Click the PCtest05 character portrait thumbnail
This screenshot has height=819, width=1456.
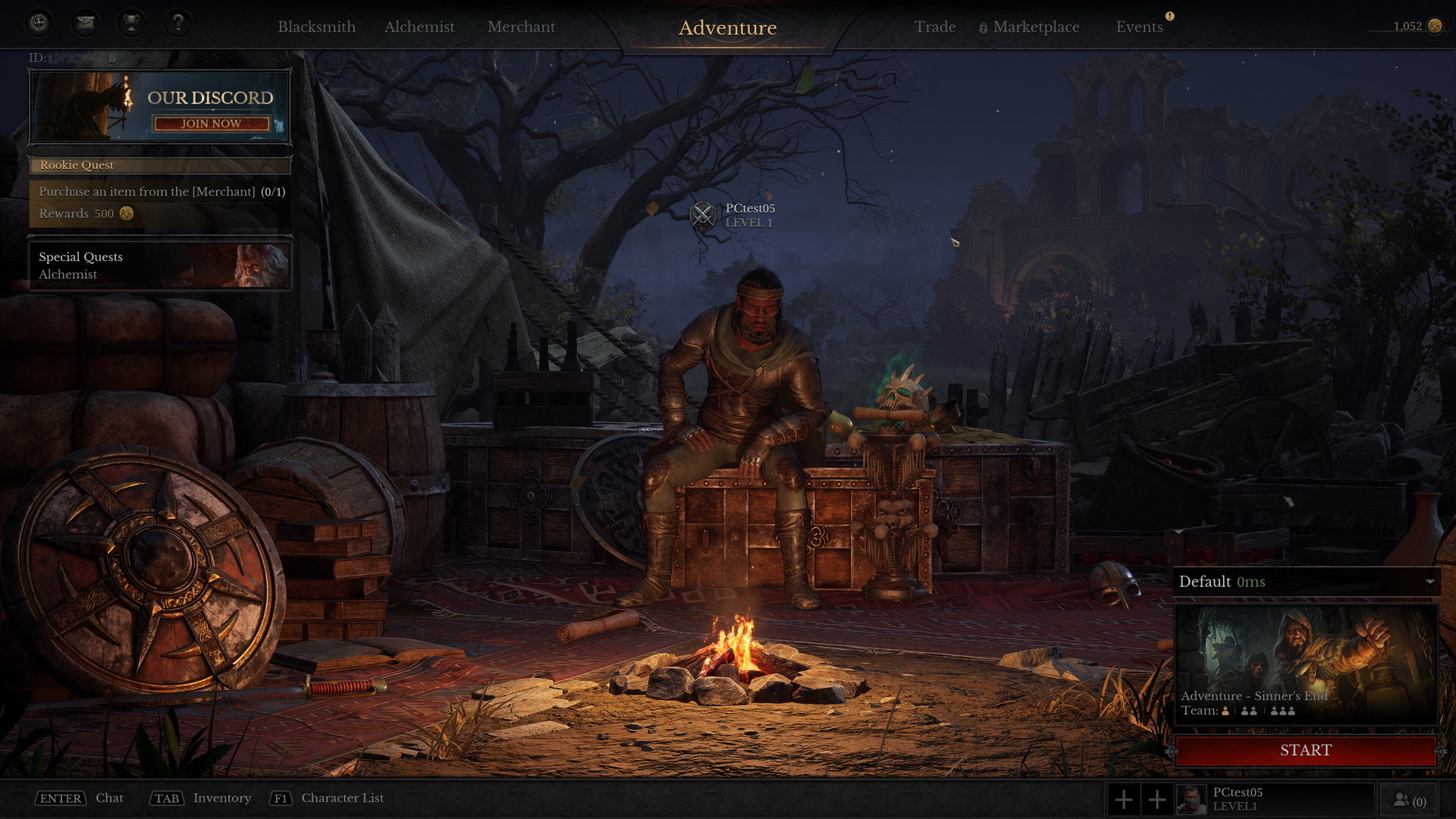tap(1193, 798)
